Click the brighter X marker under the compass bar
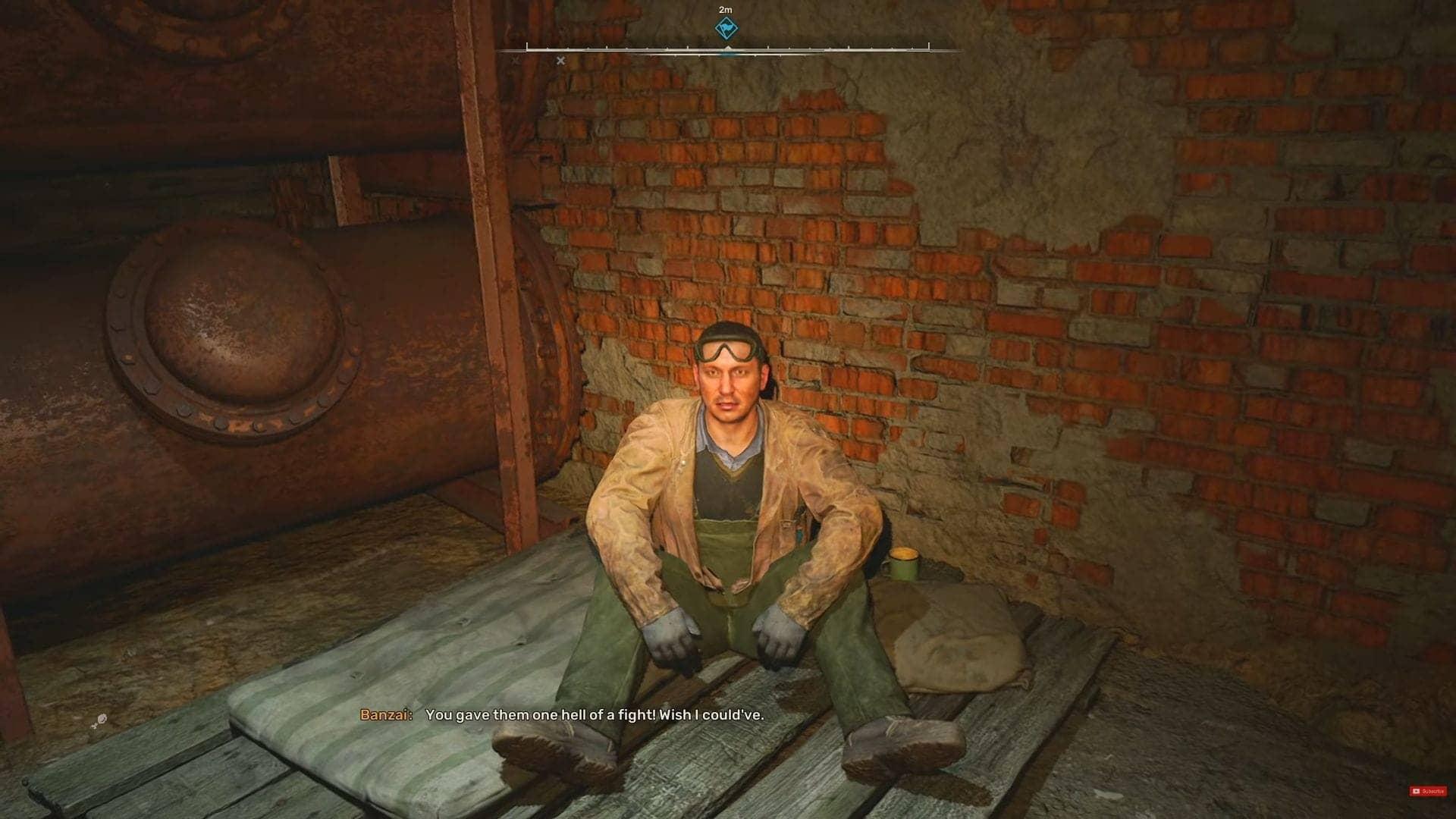The width and height of the screenshot is (1456, 819). [560, 60]
